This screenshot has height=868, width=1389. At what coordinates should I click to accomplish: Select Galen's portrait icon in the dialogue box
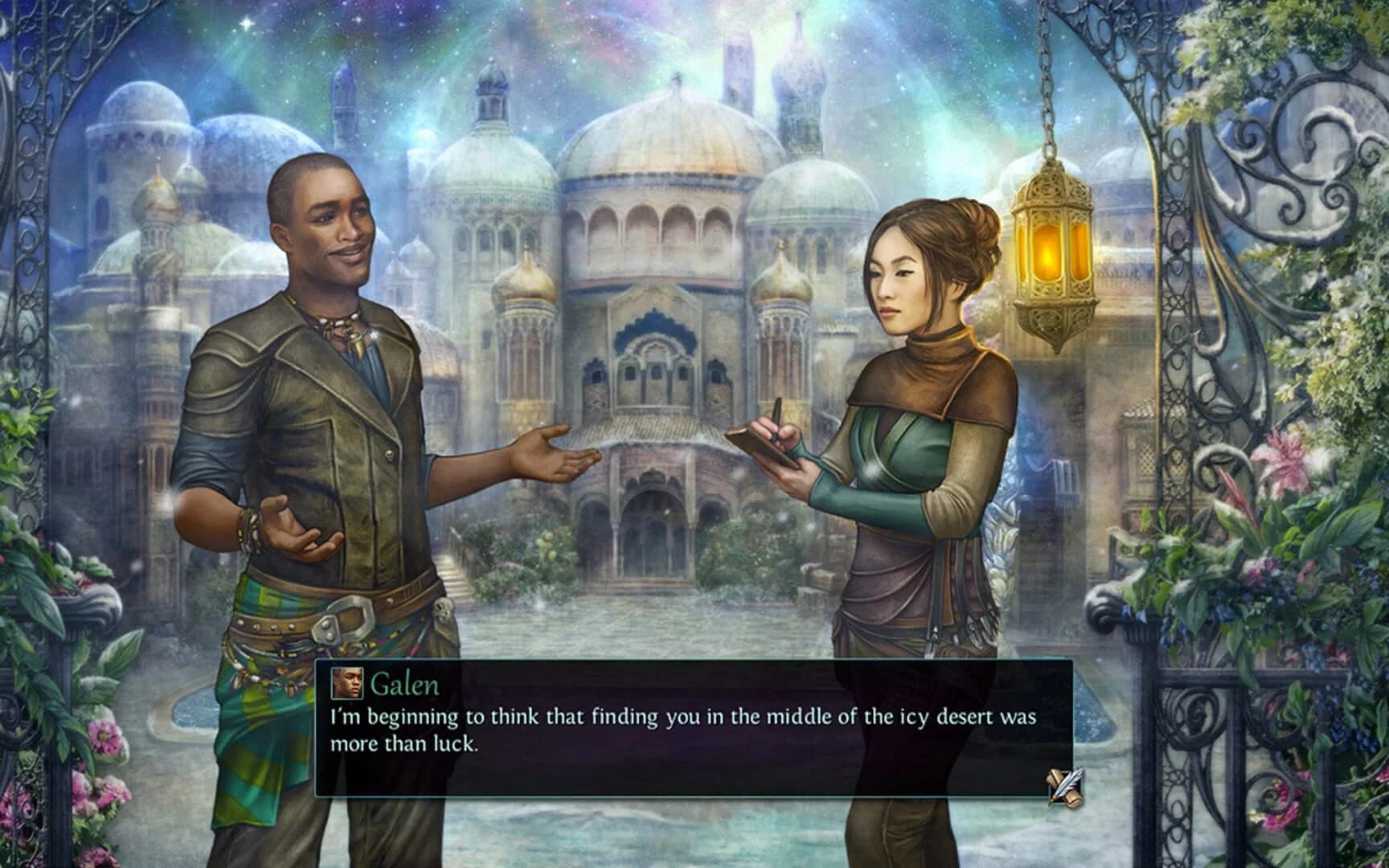tap(347, 686)
